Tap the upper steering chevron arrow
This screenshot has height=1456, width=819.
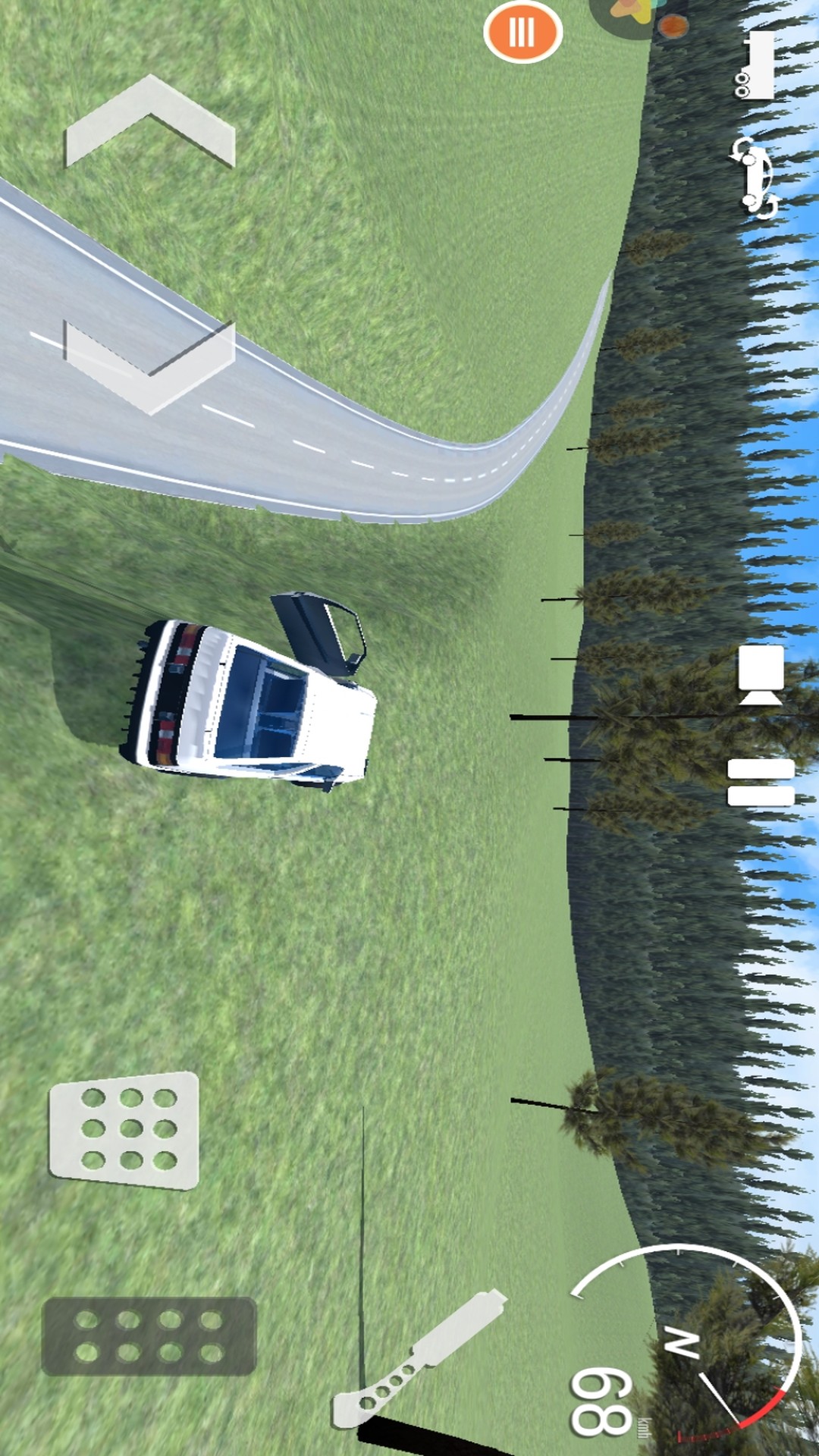(150, 121)
